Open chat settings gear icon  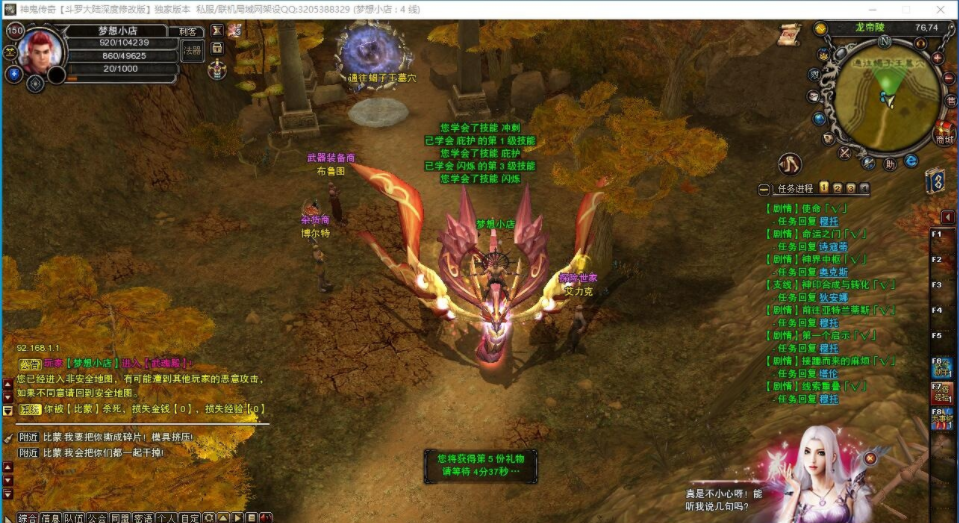point(208,518)
